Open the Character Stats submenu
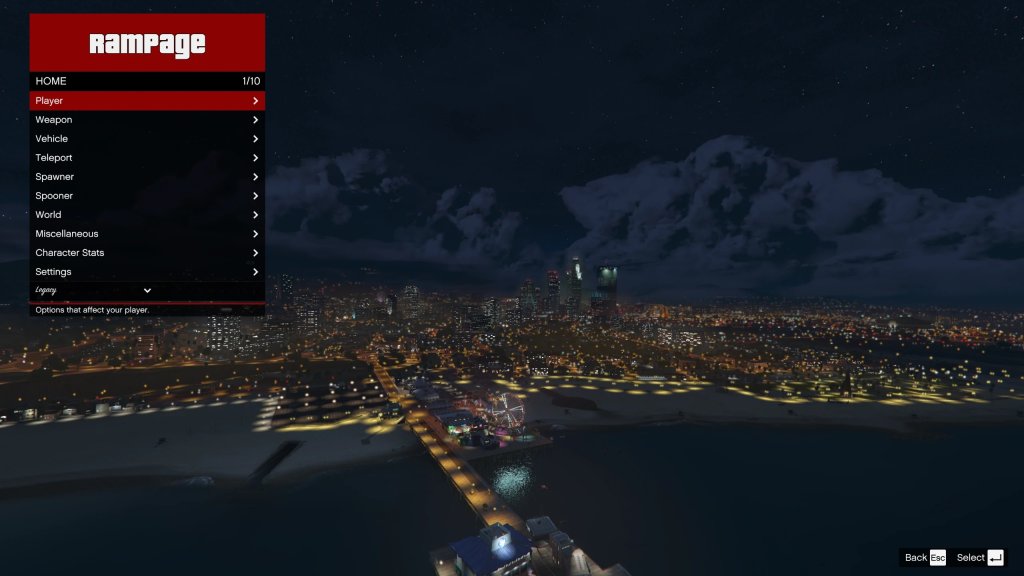 [x=147, y=253]
